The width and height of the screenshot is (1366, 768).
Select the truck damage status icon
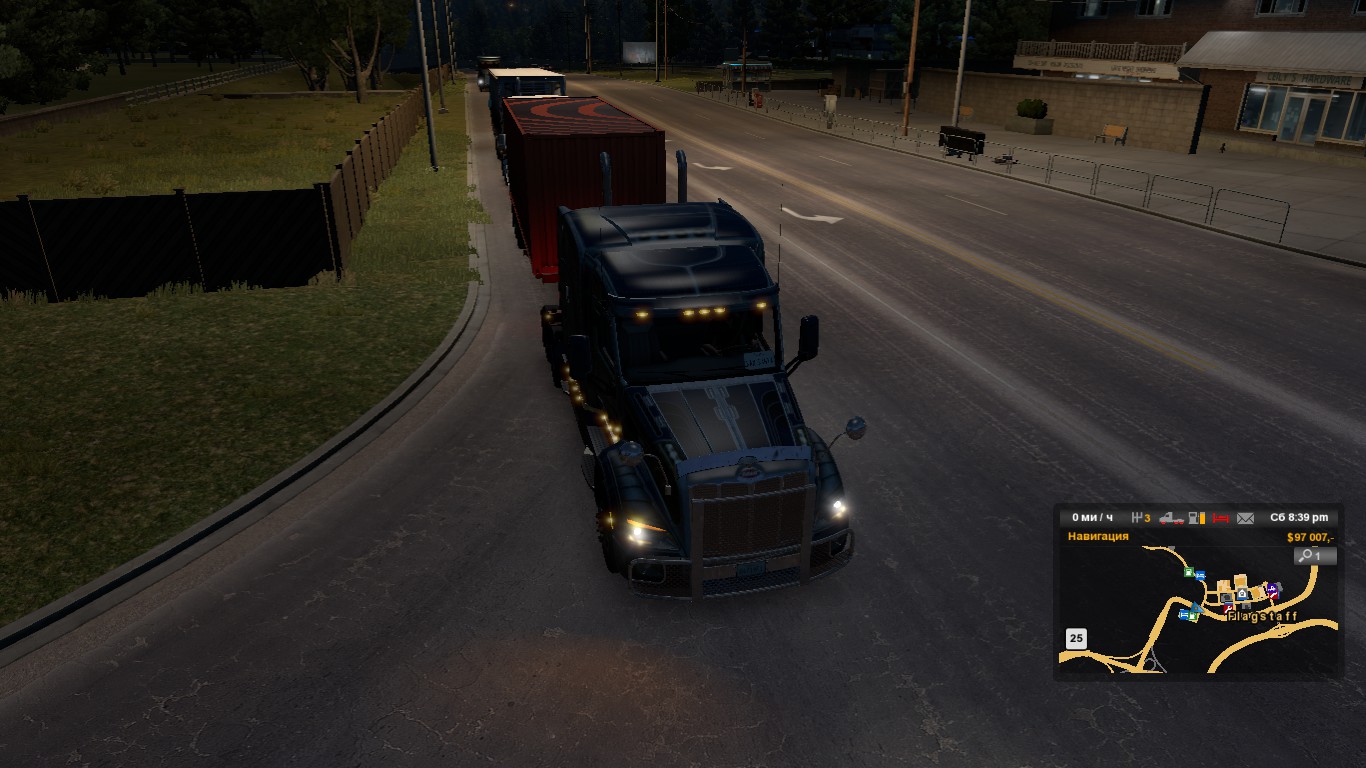(1171, 518)
